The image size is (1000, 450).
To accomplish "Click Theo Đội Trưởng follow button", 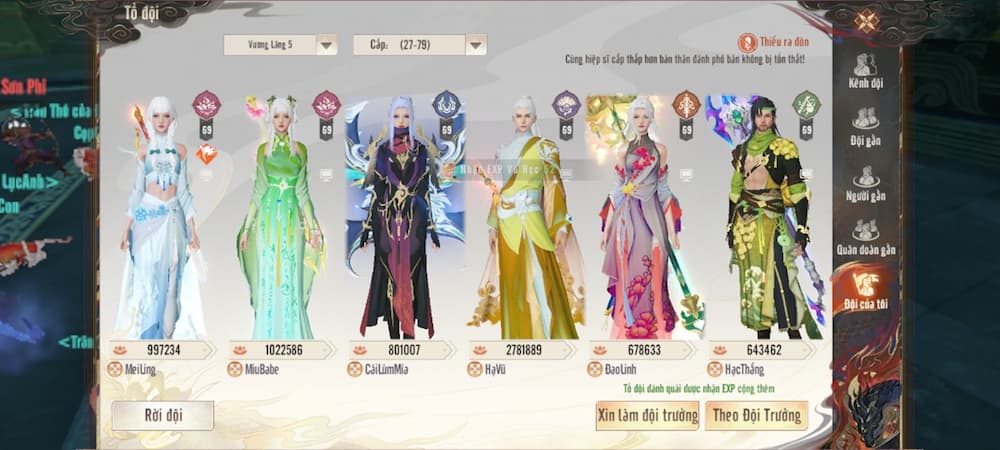I will (x=756, y=415).
